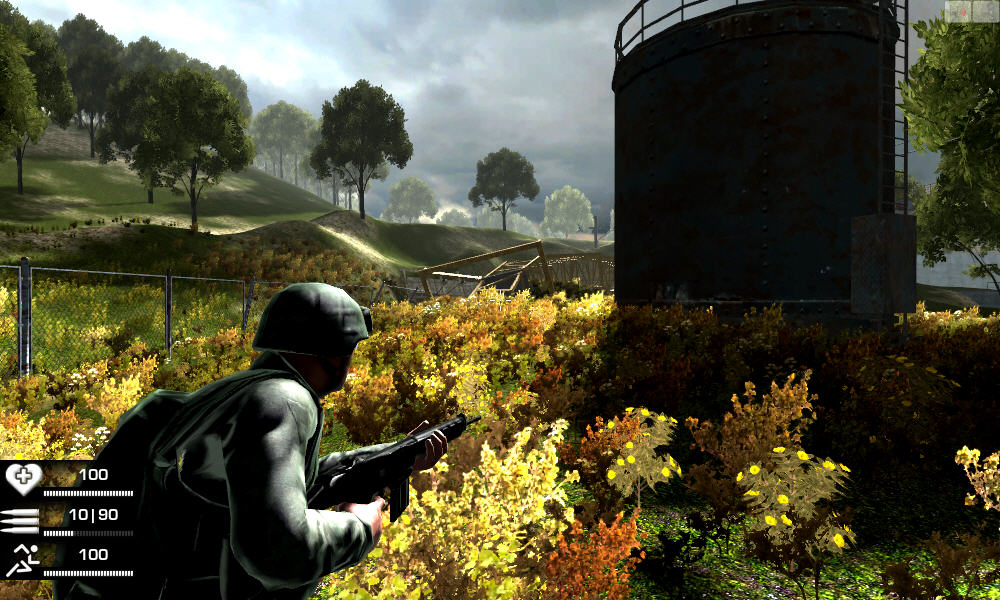Click the heart health icon
Image resolution: width=1000 pixels, height=600 pixels.
click(x=22, y=479)
